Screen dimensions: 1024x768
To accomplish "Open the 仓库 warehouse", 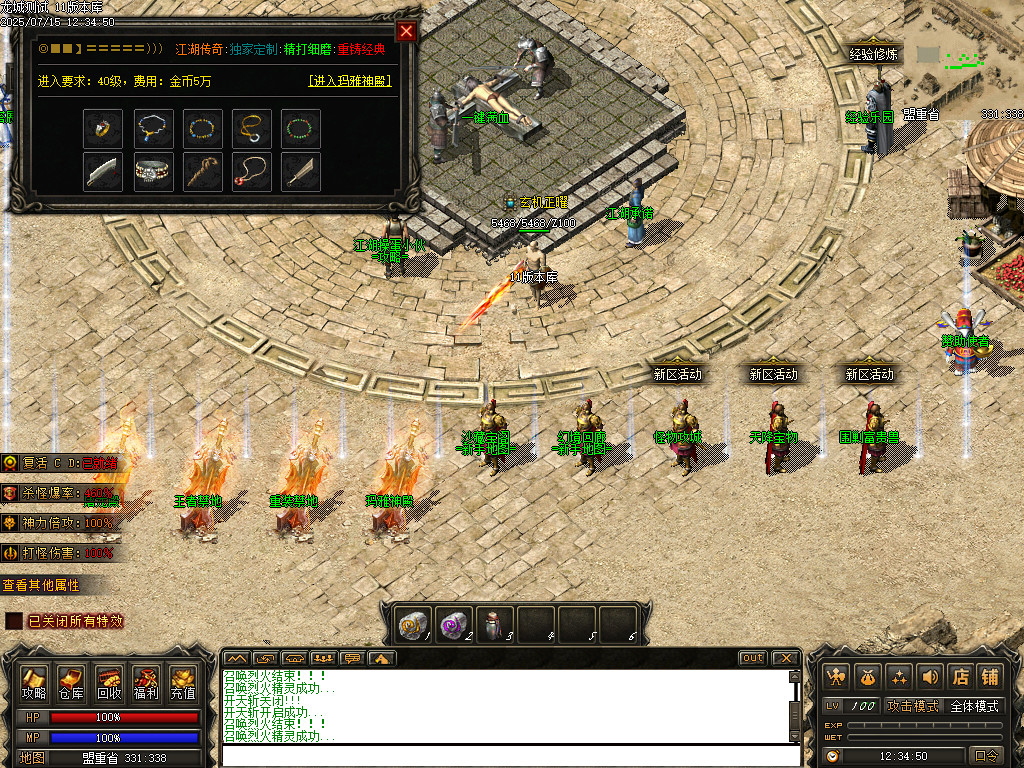I will [x=71, y=682].
